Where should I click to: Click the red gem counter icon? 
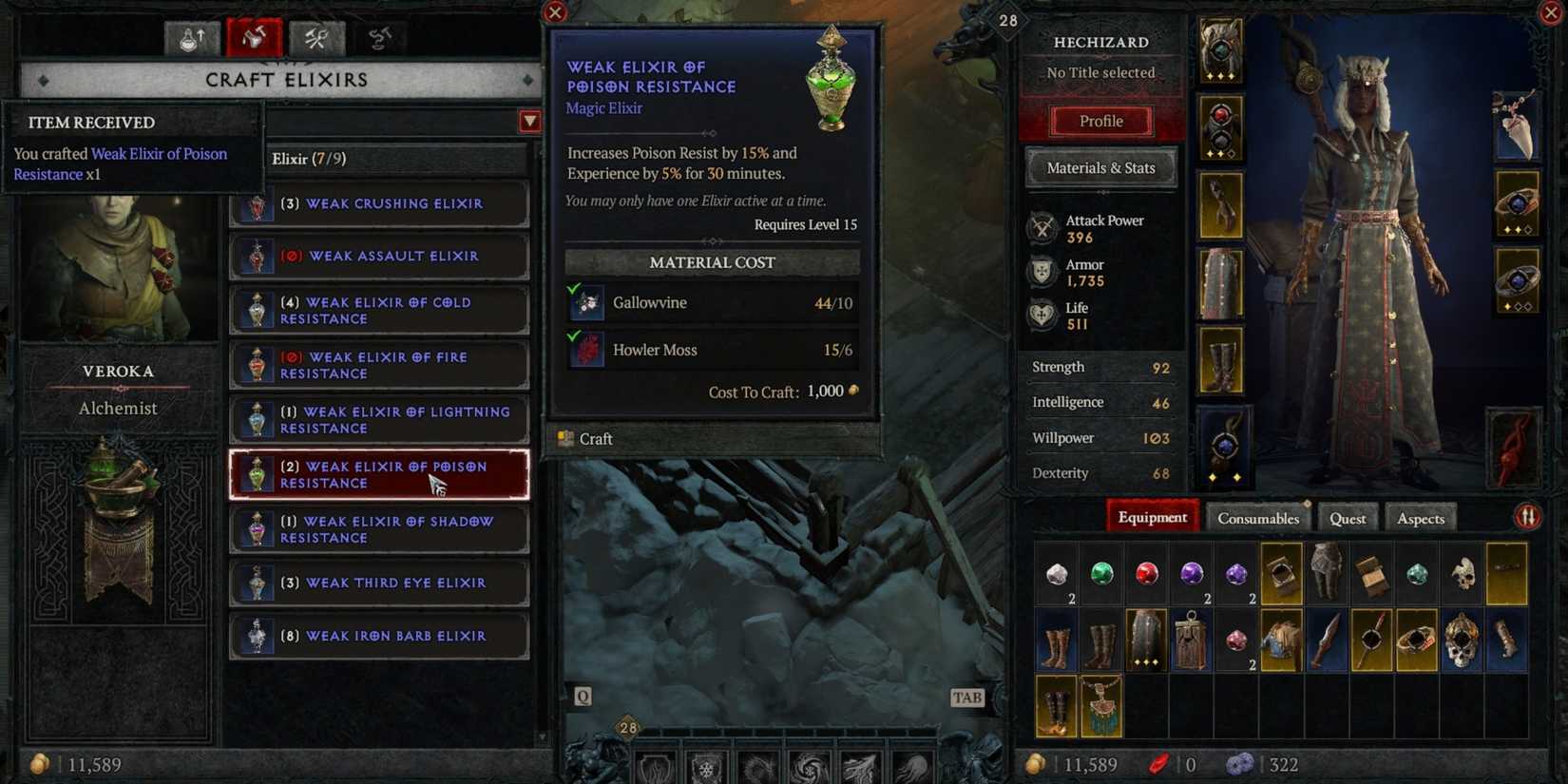tap(1160, 763)
